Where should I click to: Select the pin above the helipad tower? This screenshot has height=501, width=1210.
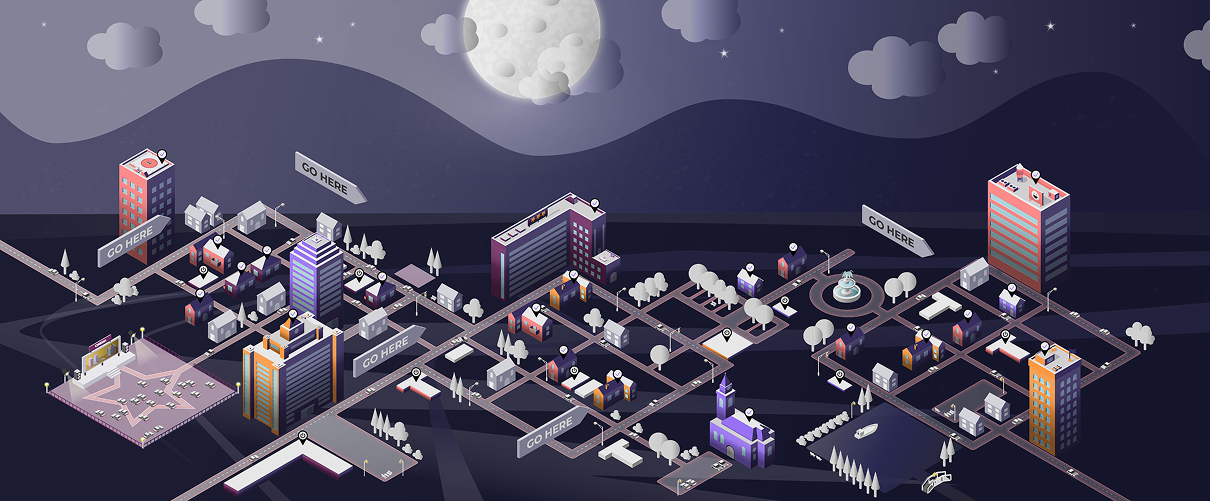[x=162, y=154]
